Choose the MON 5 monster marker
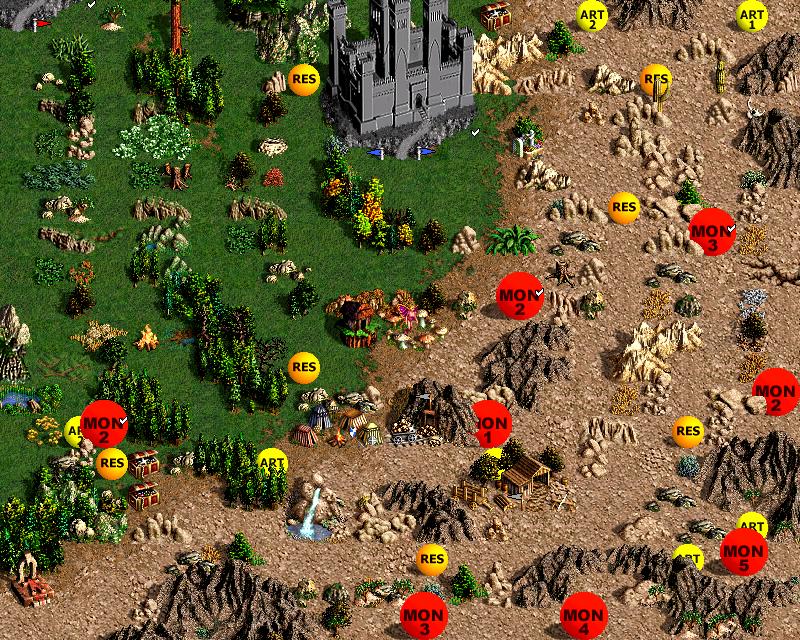Image resolution: width=800 pixels, height=640 pixels. coord(744,552)
